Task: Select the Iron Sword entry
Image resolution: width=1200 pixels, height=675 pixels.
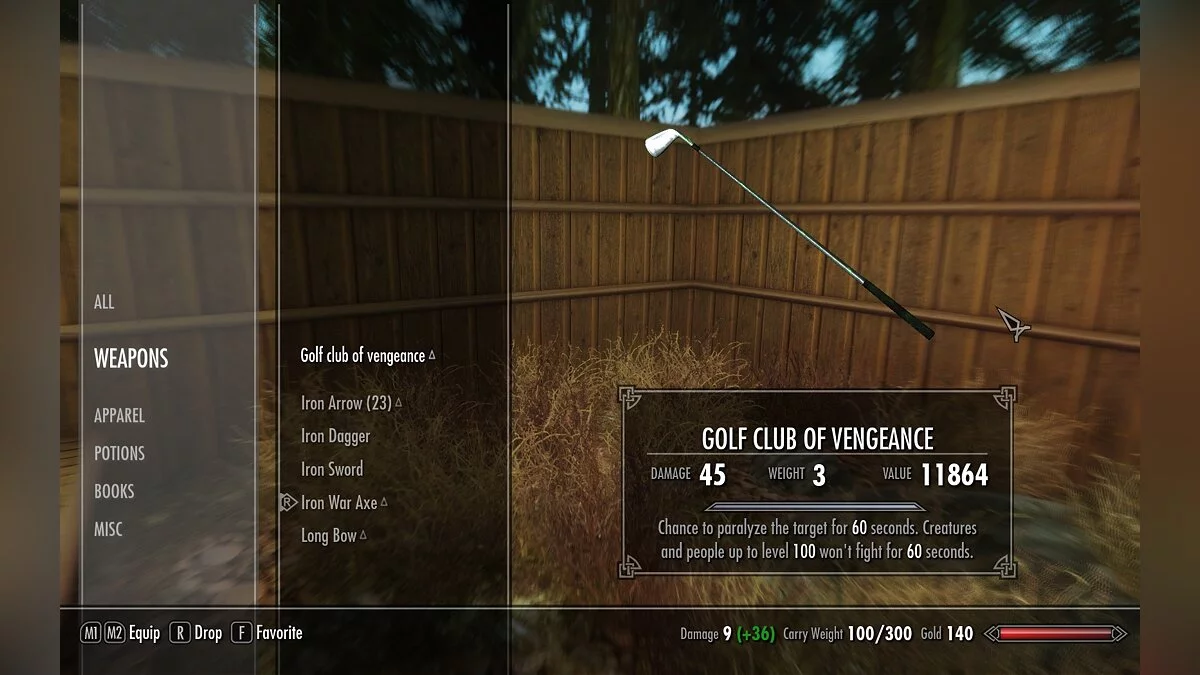Action: coord(332,469)
